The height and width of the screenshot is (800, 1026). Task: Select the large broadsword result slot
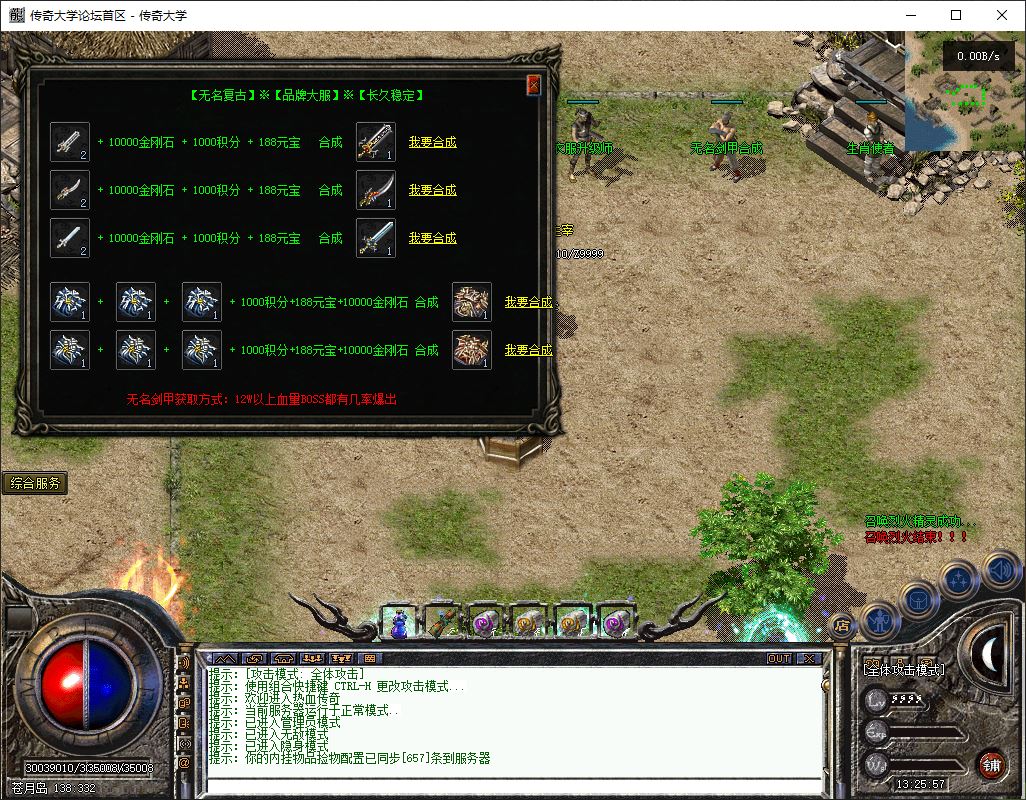click(376, 142)
